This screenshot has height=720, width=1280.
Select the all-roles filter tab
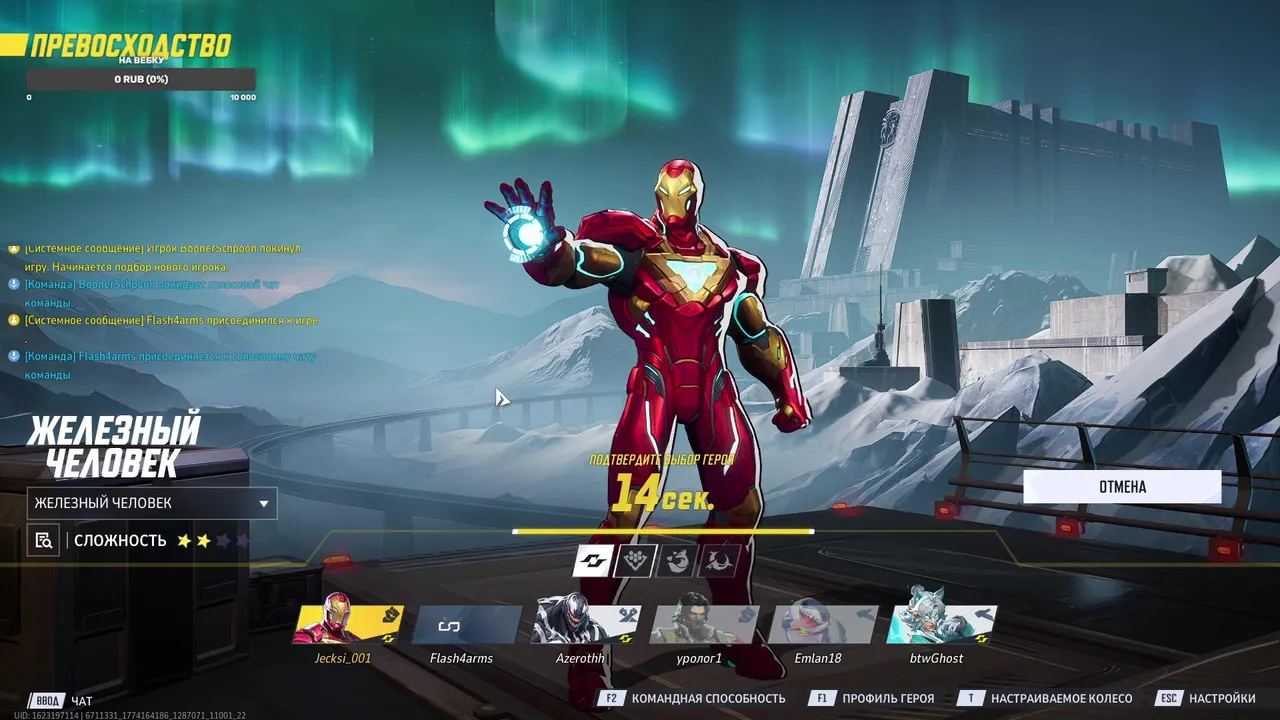[592, 561]
